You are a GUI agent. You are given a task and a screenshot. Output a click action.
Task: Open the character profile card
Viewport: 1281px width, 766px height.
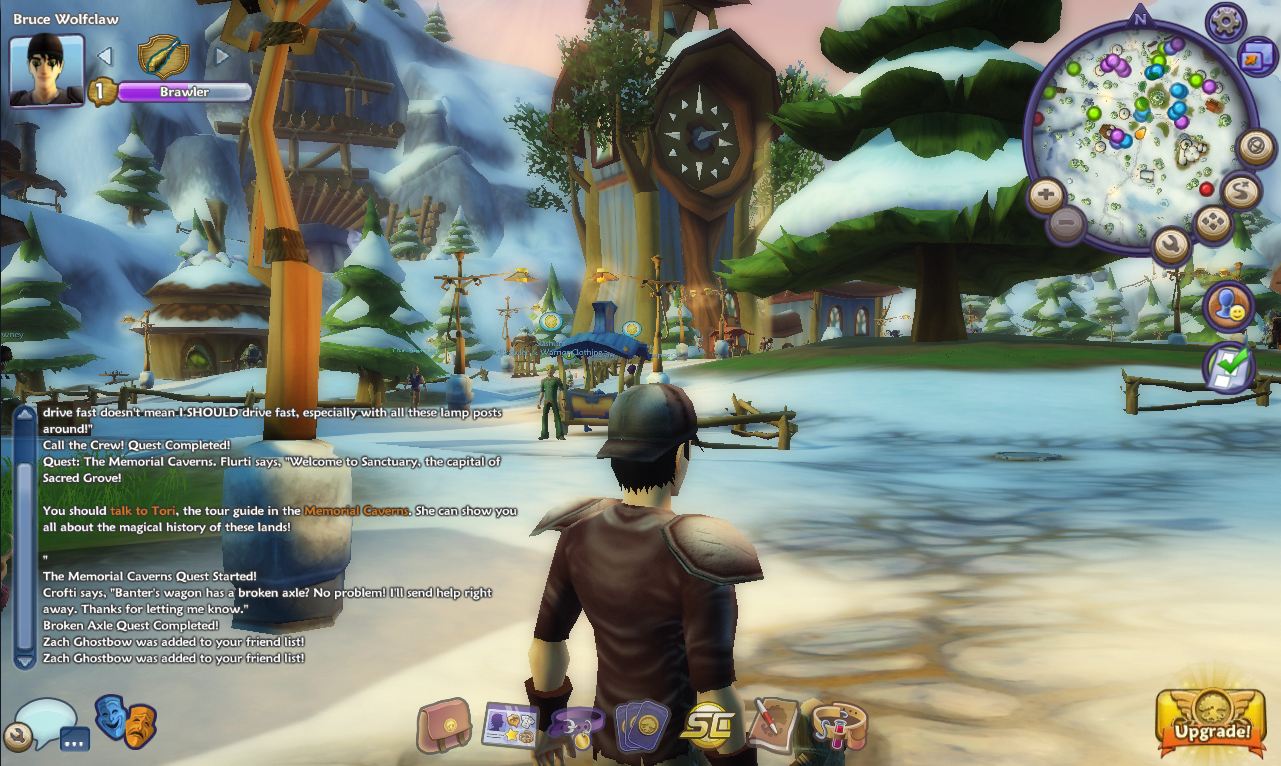point(509,727)
